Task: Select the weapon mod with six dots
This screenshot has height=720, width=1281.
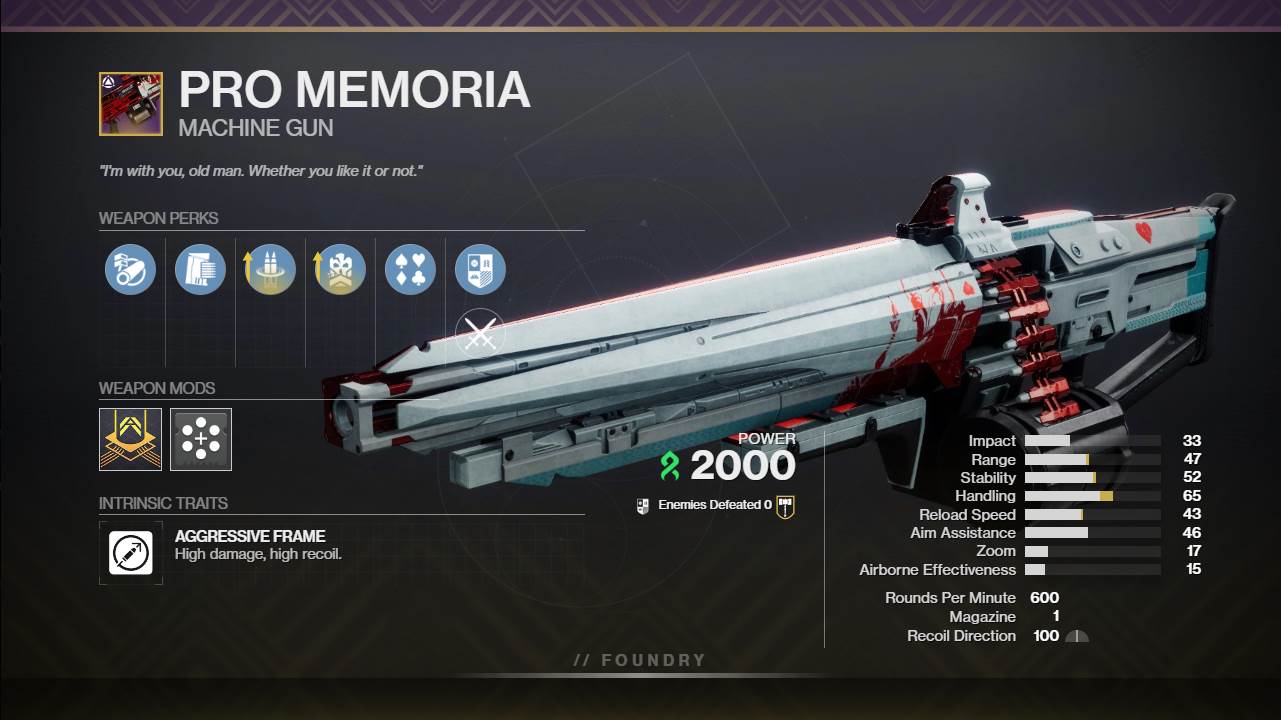Action: (x=201, y=439)
